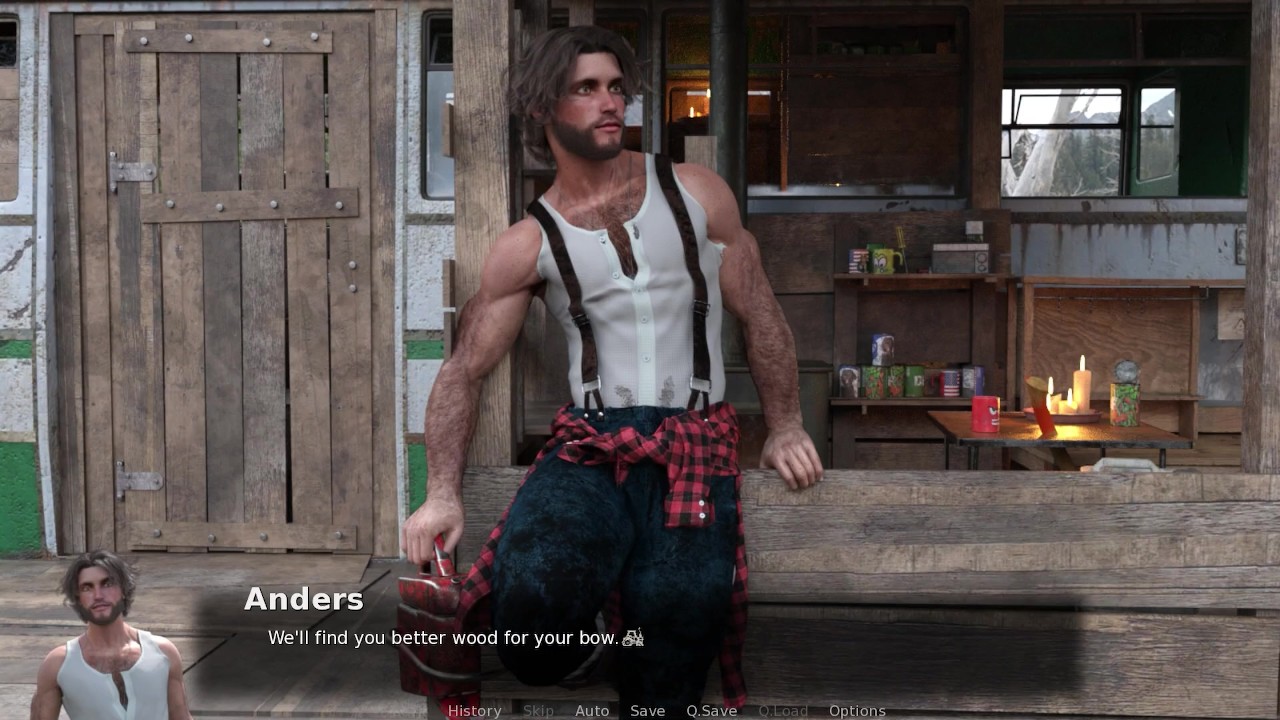Skip the dialogue text

(538, 711)
